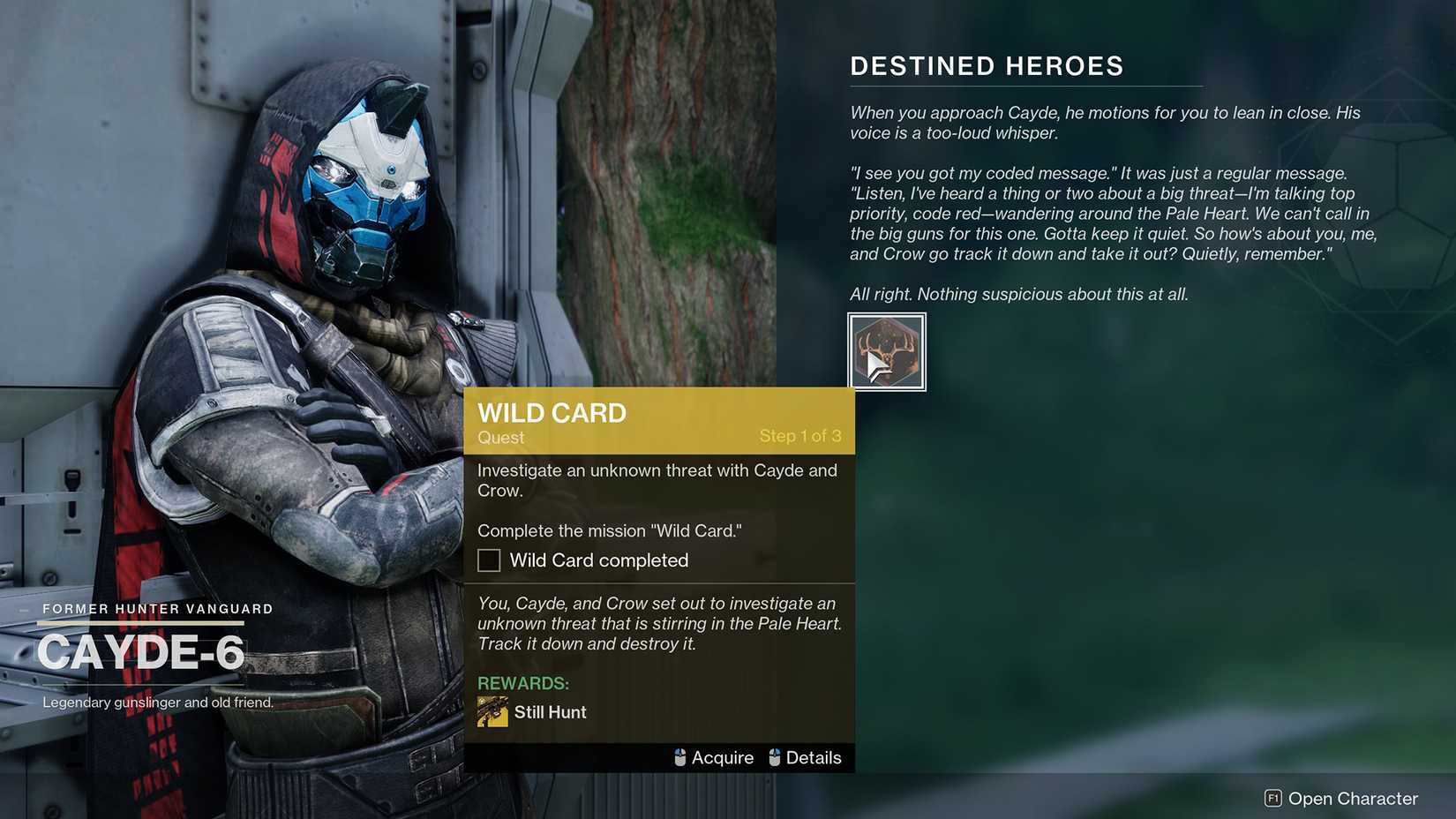Select the CAYDE-6 character nameplate
Viewport: 1456px width, 819px height.
141,653
